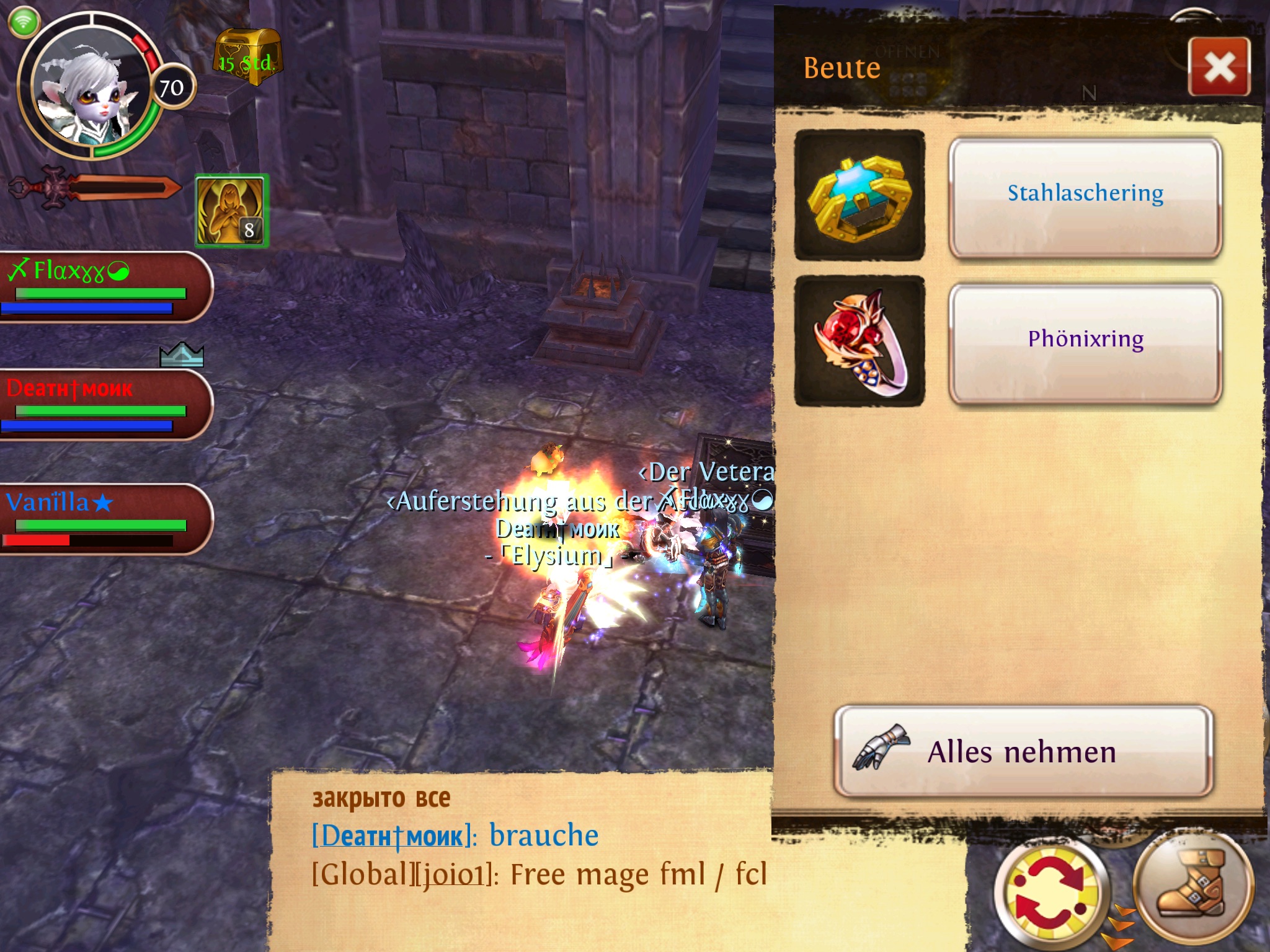Close the Beute loot window
Viewport: 1270px width, 952px height.
coord(1219,66)
